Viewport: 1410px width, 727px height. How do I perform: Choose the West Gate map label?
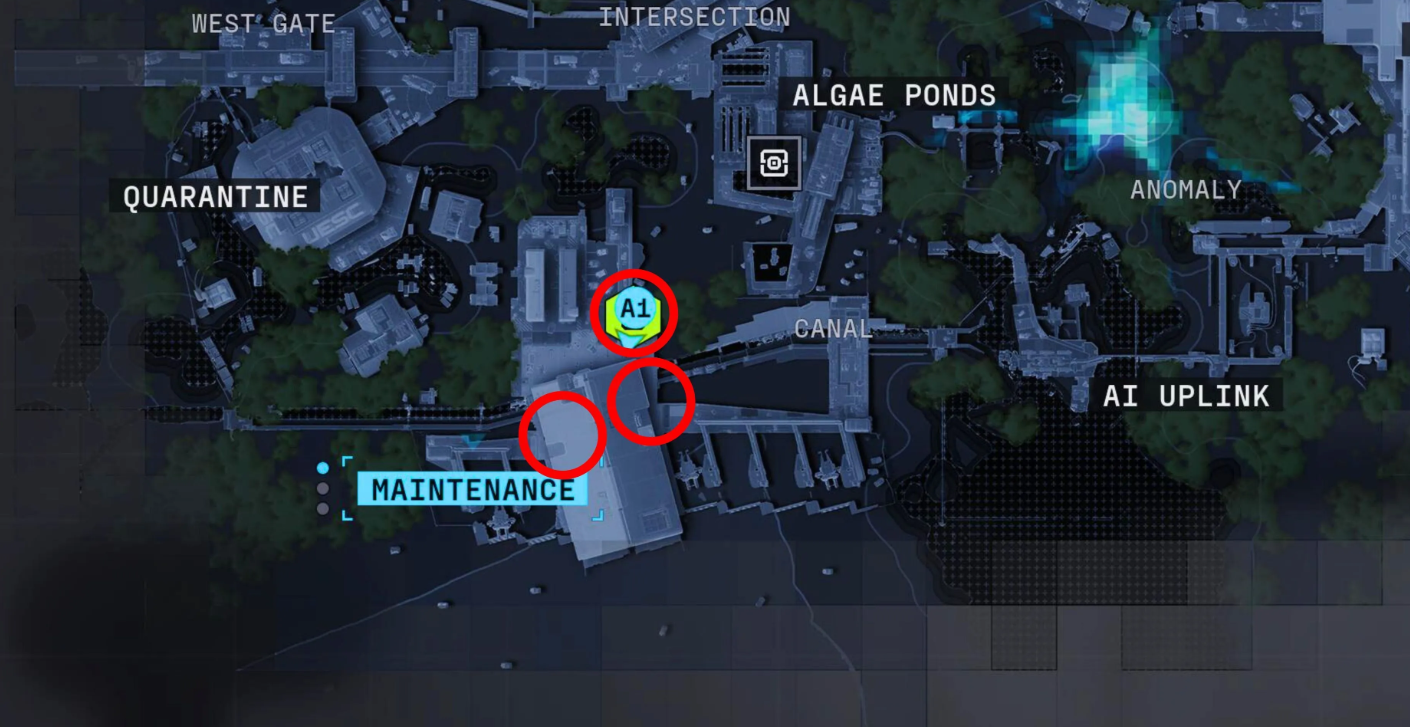click(263, 24)
